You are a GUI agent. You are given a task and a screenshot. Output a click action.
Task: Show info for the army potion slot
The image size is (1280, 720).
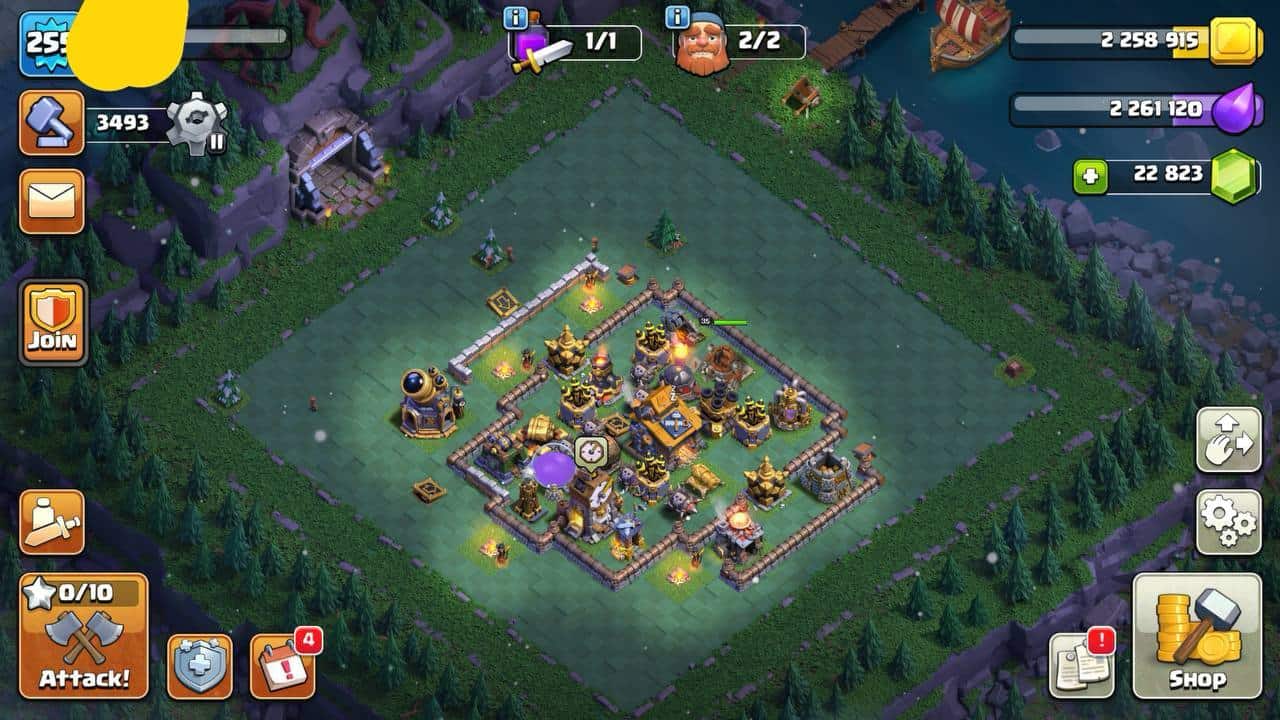pyautogui.click(x=516, y=17)
